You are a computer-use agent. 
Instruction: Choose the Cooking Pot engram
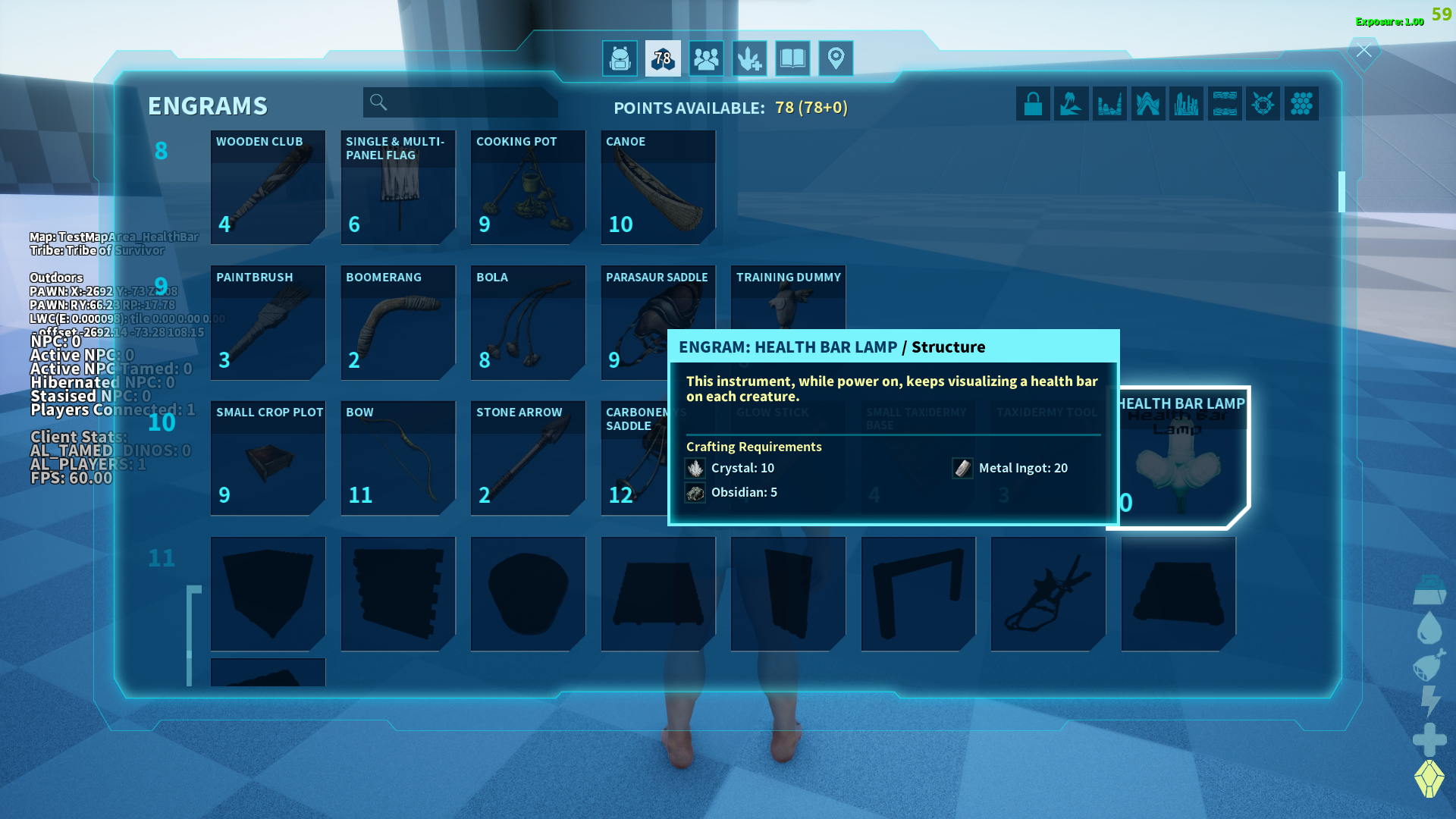point(528,187)
